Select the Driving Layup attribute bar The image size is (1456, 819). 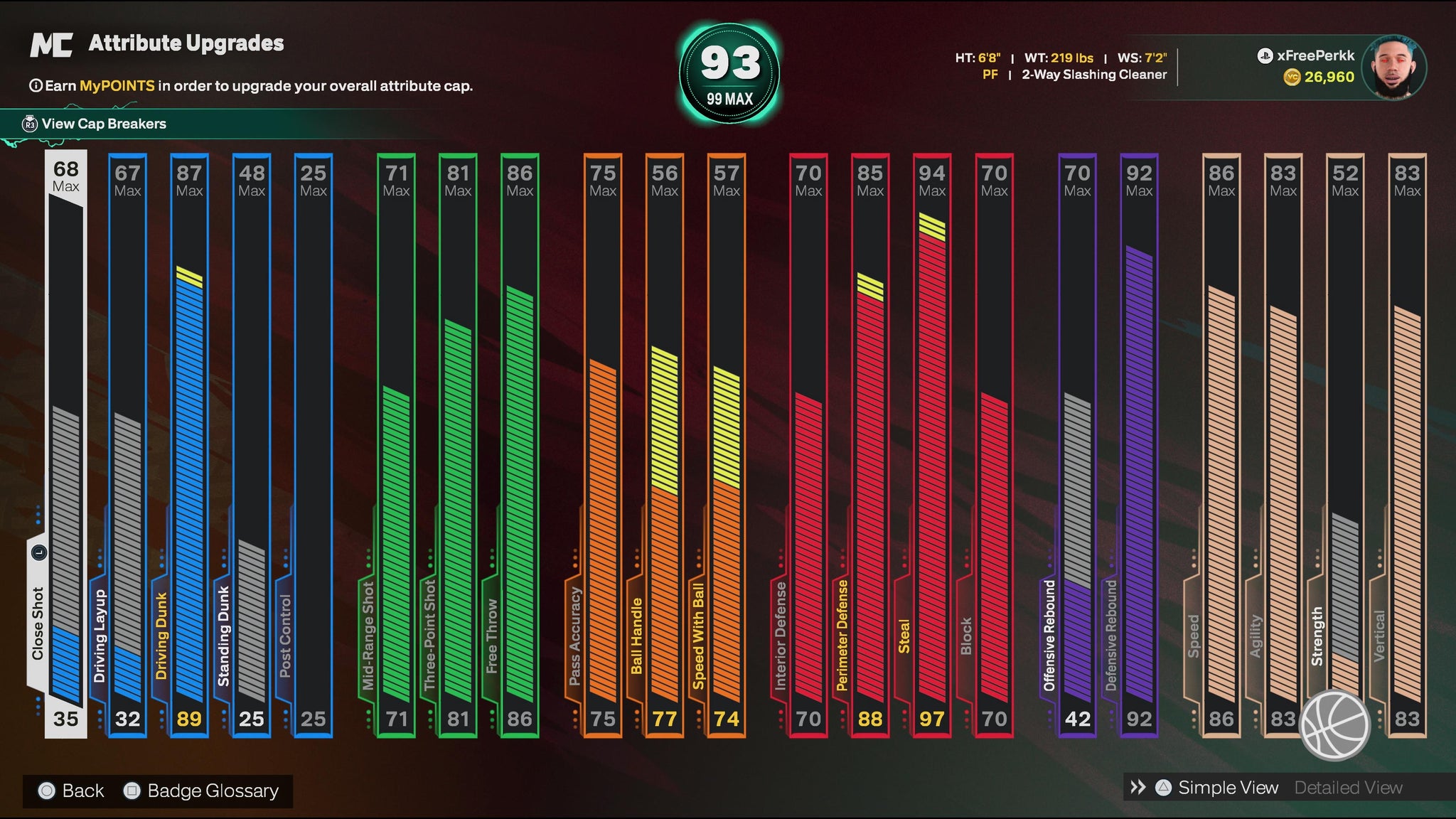point(128,444)
